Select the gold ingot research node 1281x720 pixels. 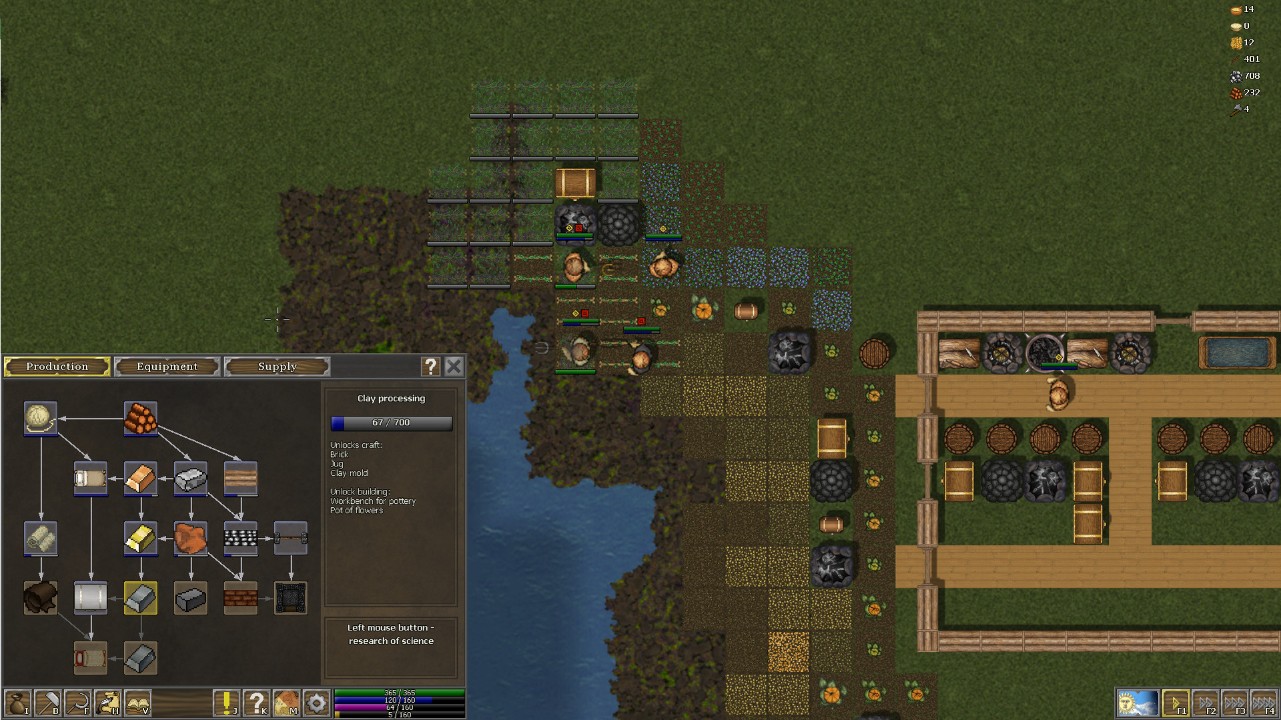[140, 539]
